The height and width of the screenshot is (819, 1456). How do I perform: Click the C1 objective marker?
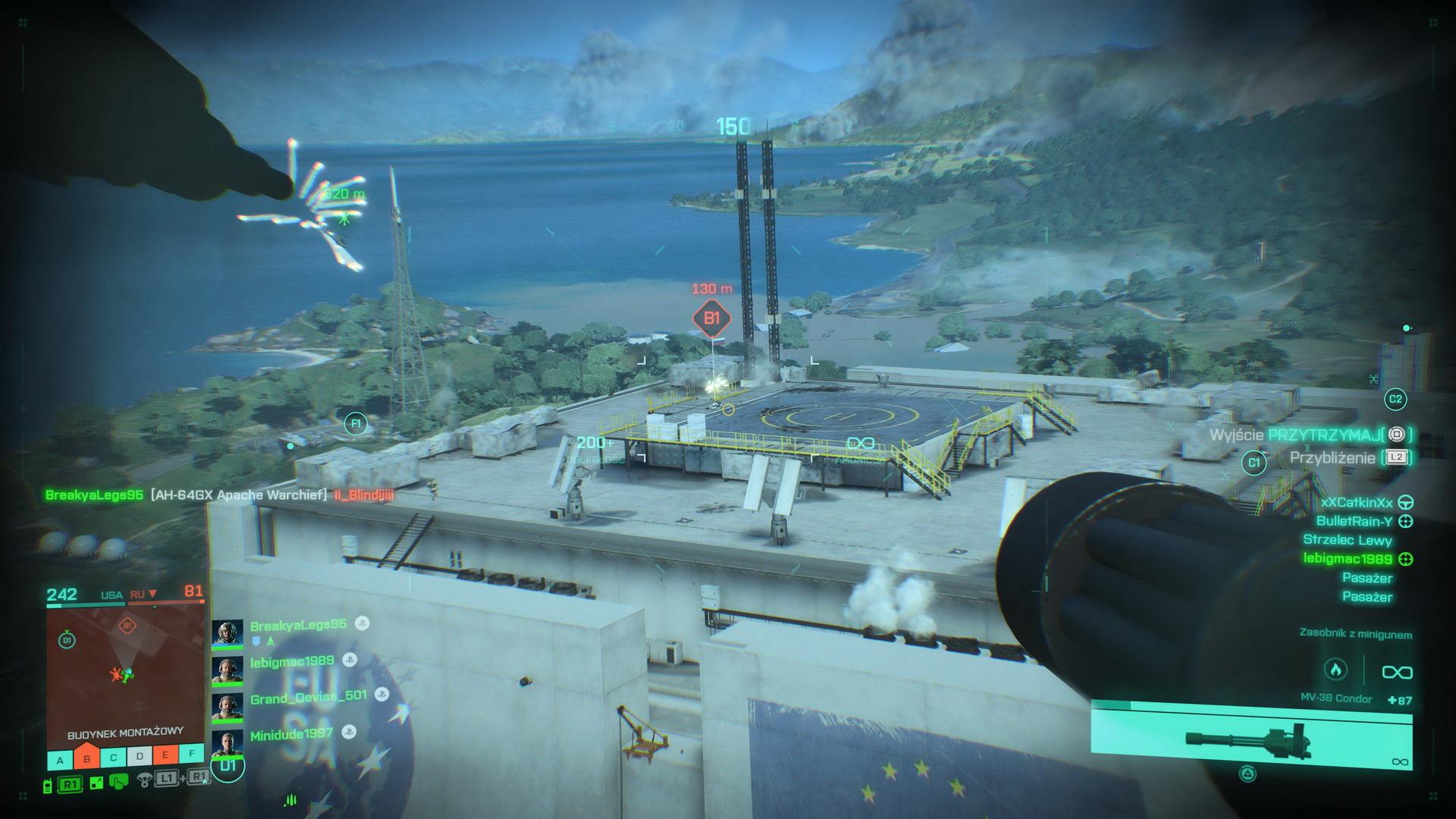1254,463
